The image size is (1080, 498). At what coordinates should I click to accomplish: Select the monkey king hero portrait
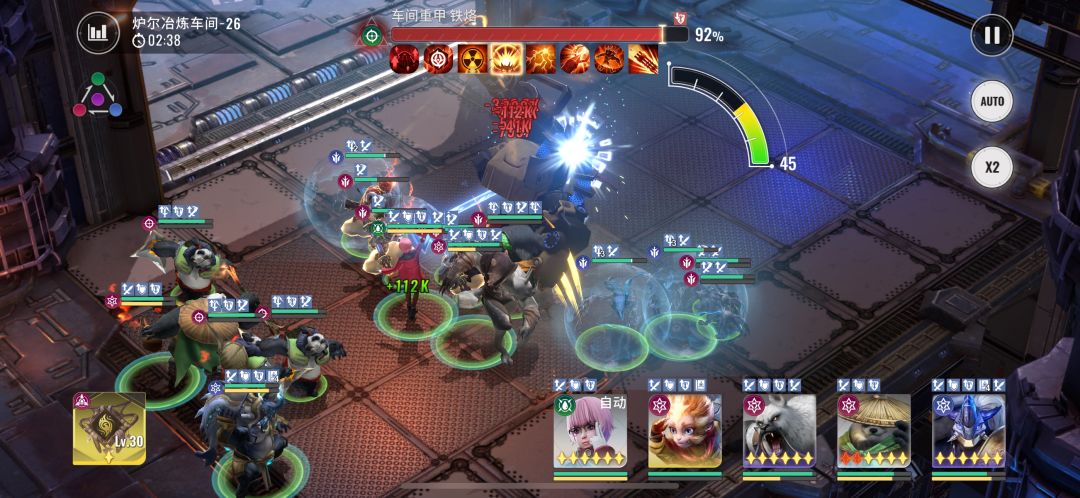(684, 431)
